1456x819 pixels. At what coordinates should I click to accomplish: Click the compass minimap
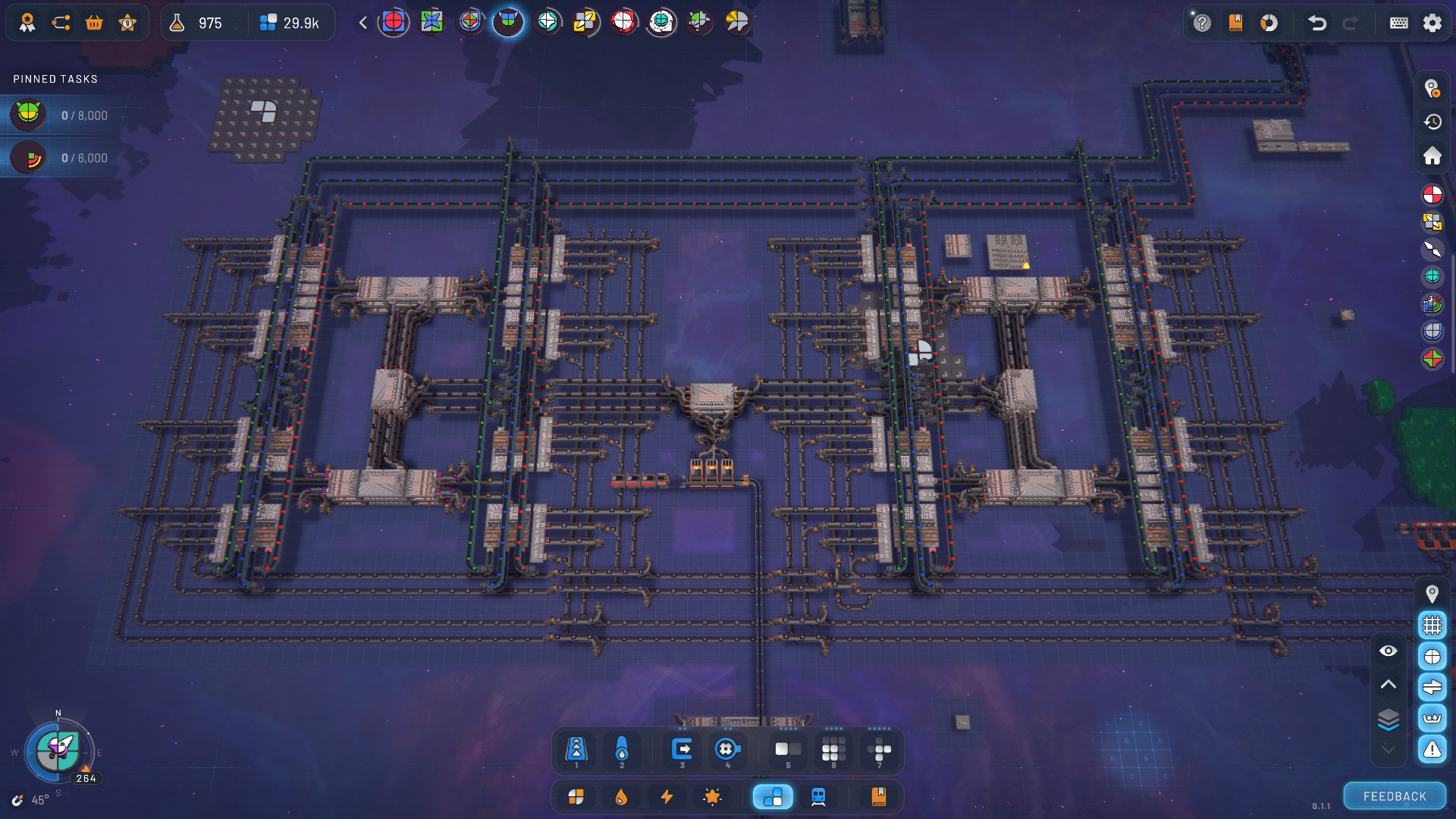pyautogui.click(x=58, y=751)
